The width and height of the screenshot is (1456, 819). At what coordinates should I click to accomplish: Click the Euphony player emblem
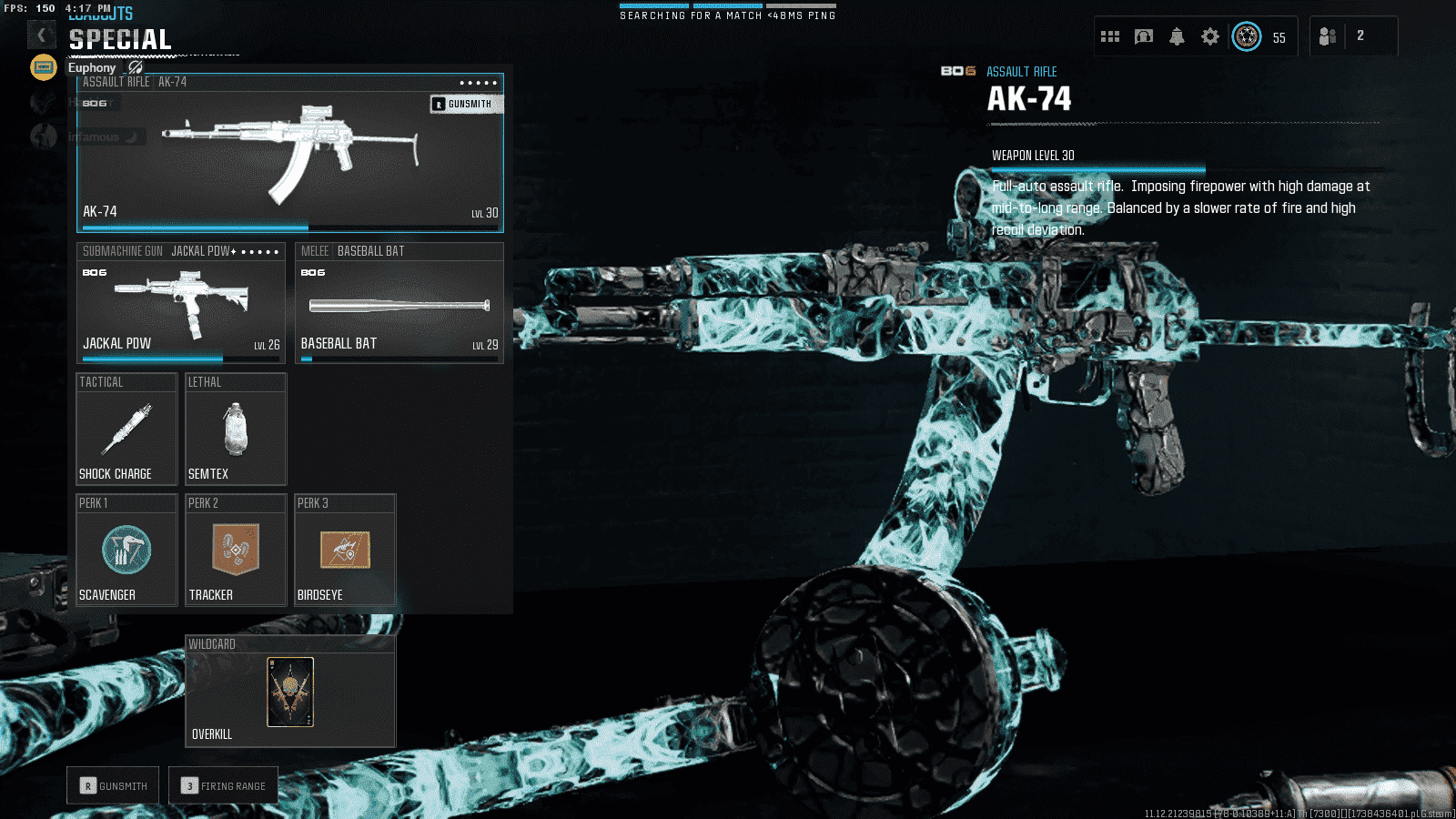click(x=43, y=66)
